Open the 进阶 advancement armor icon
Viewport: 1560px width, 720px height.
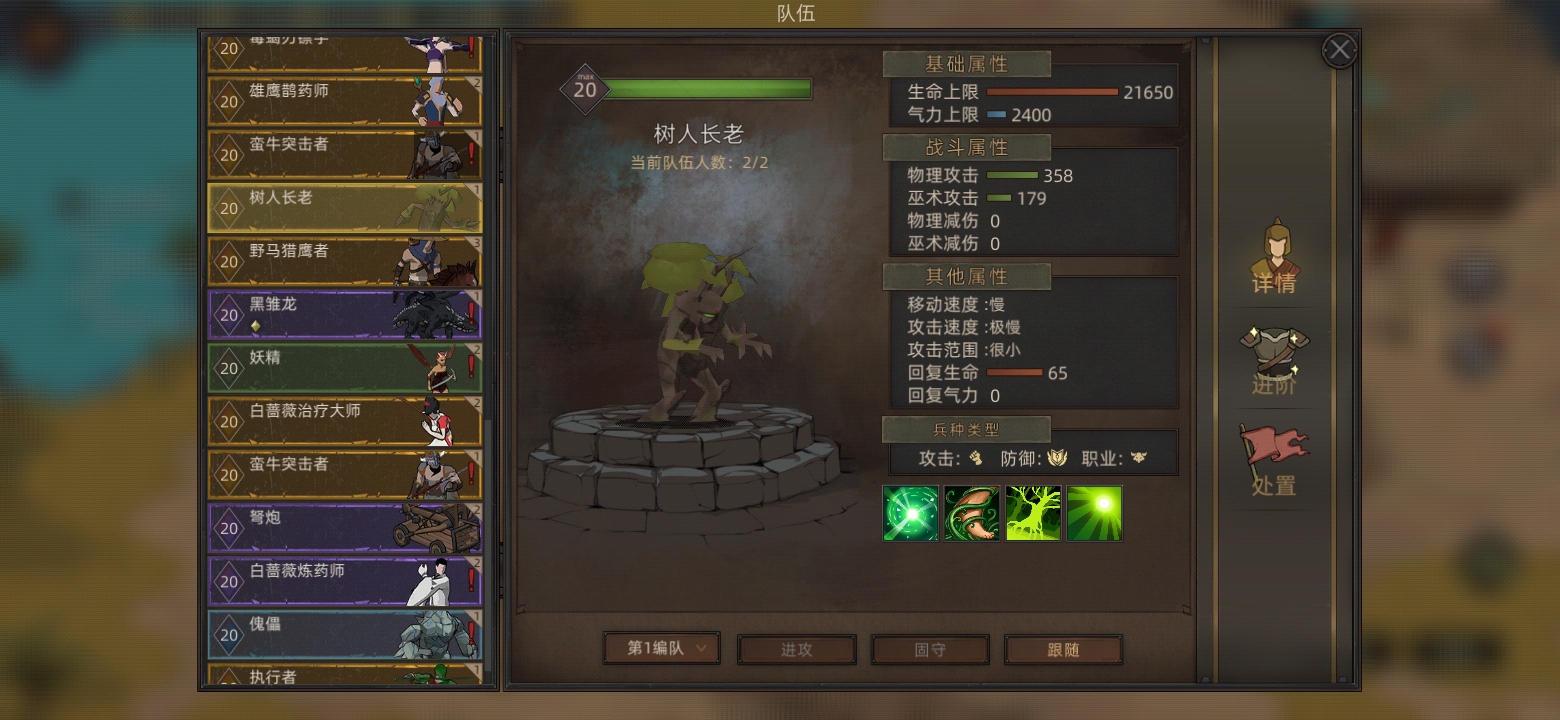pos(1275,355)
